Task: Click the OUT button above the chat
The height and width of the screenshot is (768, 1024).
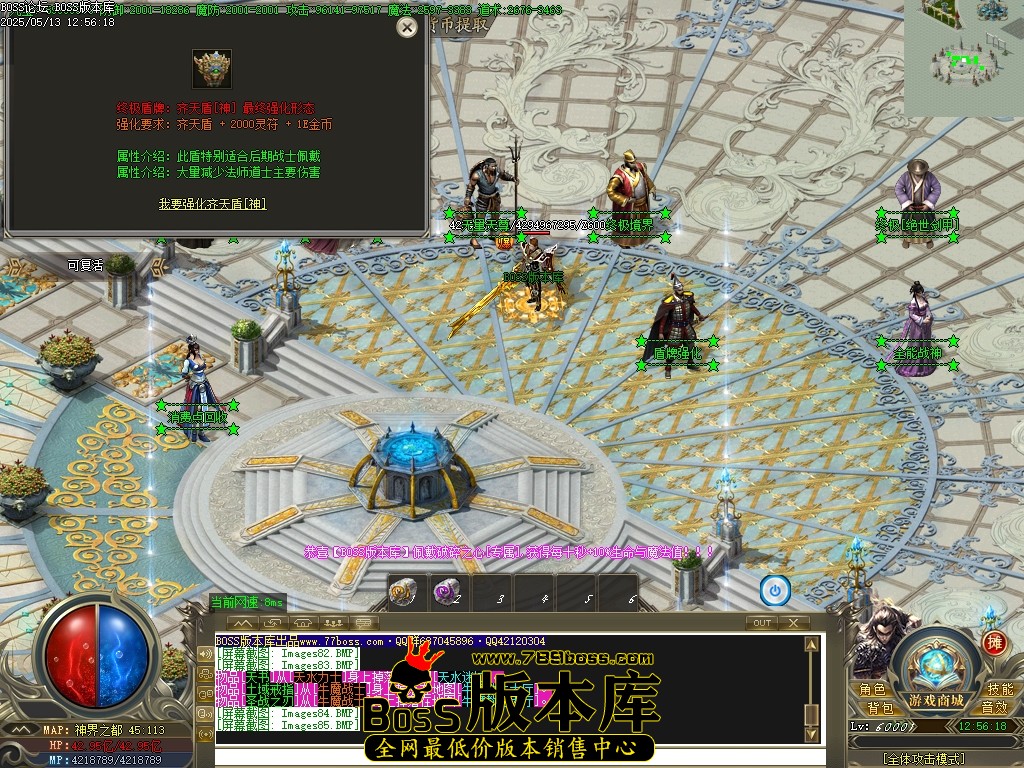Action: tap(762, 623)
